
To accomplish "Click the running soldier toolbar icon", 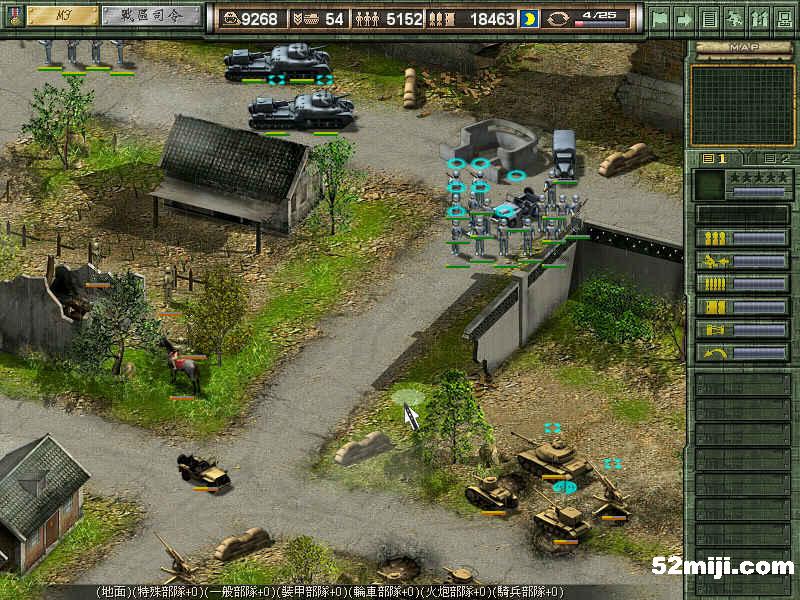I will tap(734, 18).
